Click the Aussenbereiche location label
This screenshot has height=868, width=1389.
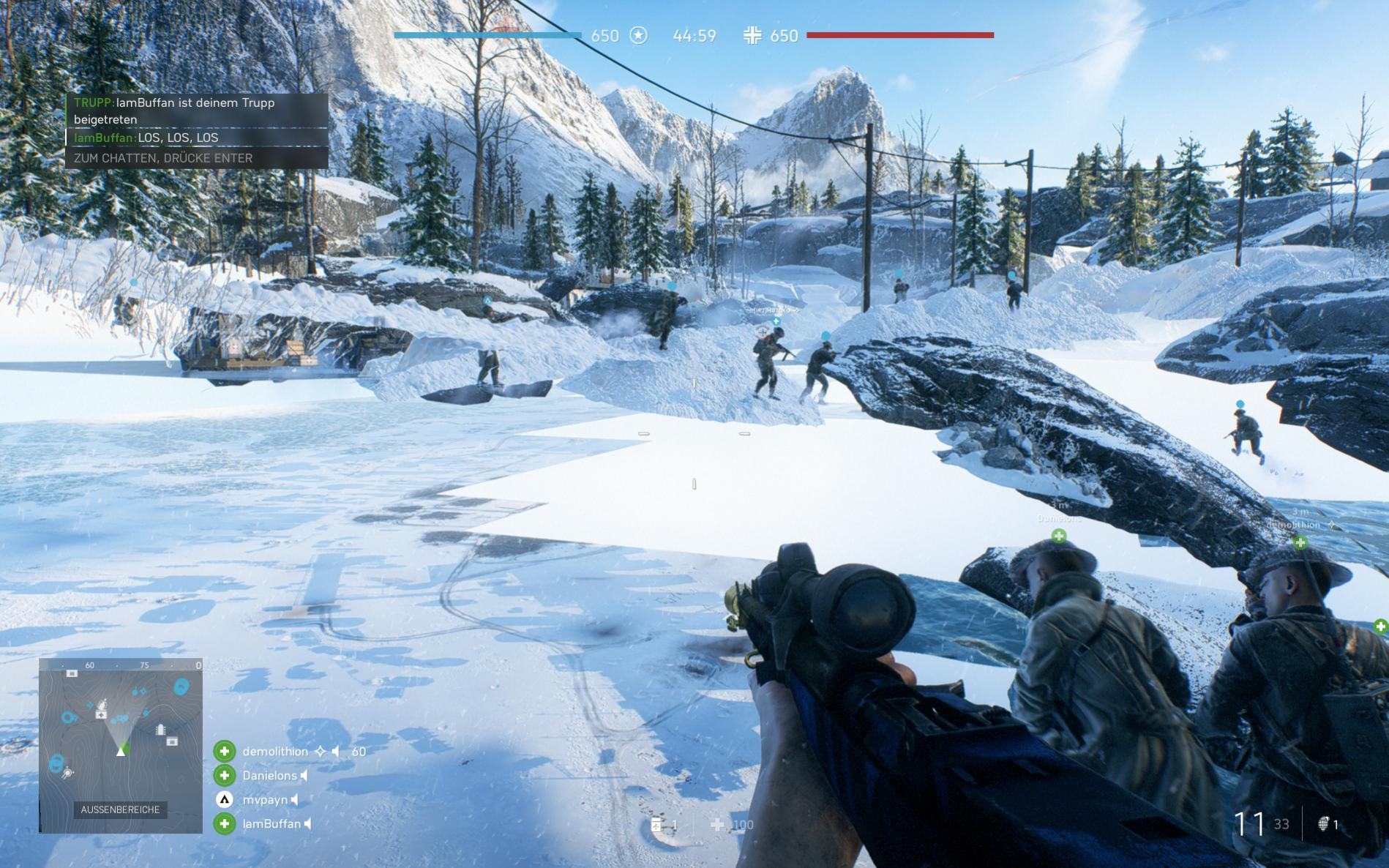[x=120, y=809]
